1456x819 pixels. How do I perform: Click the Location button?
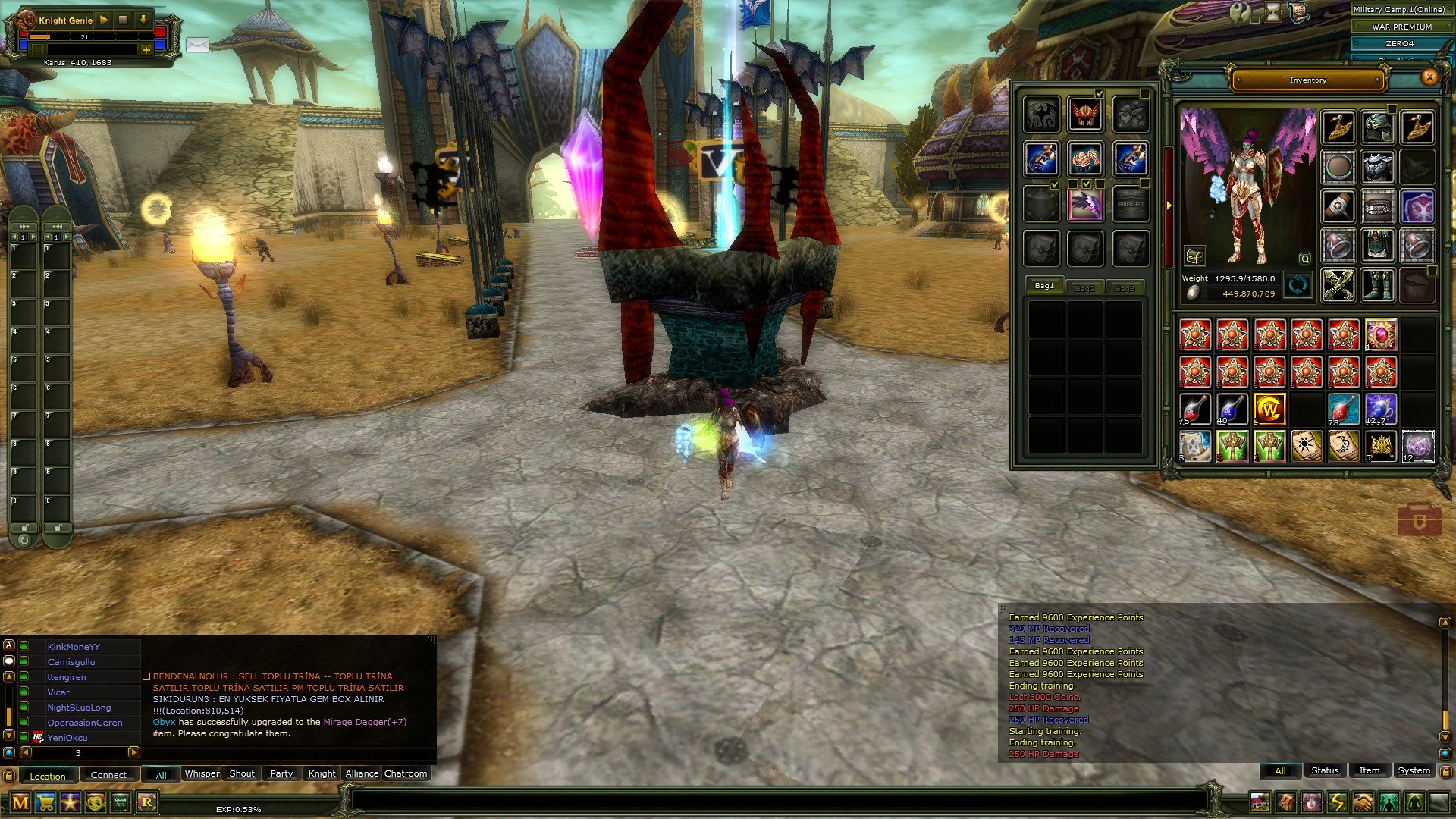click(48, 776)
